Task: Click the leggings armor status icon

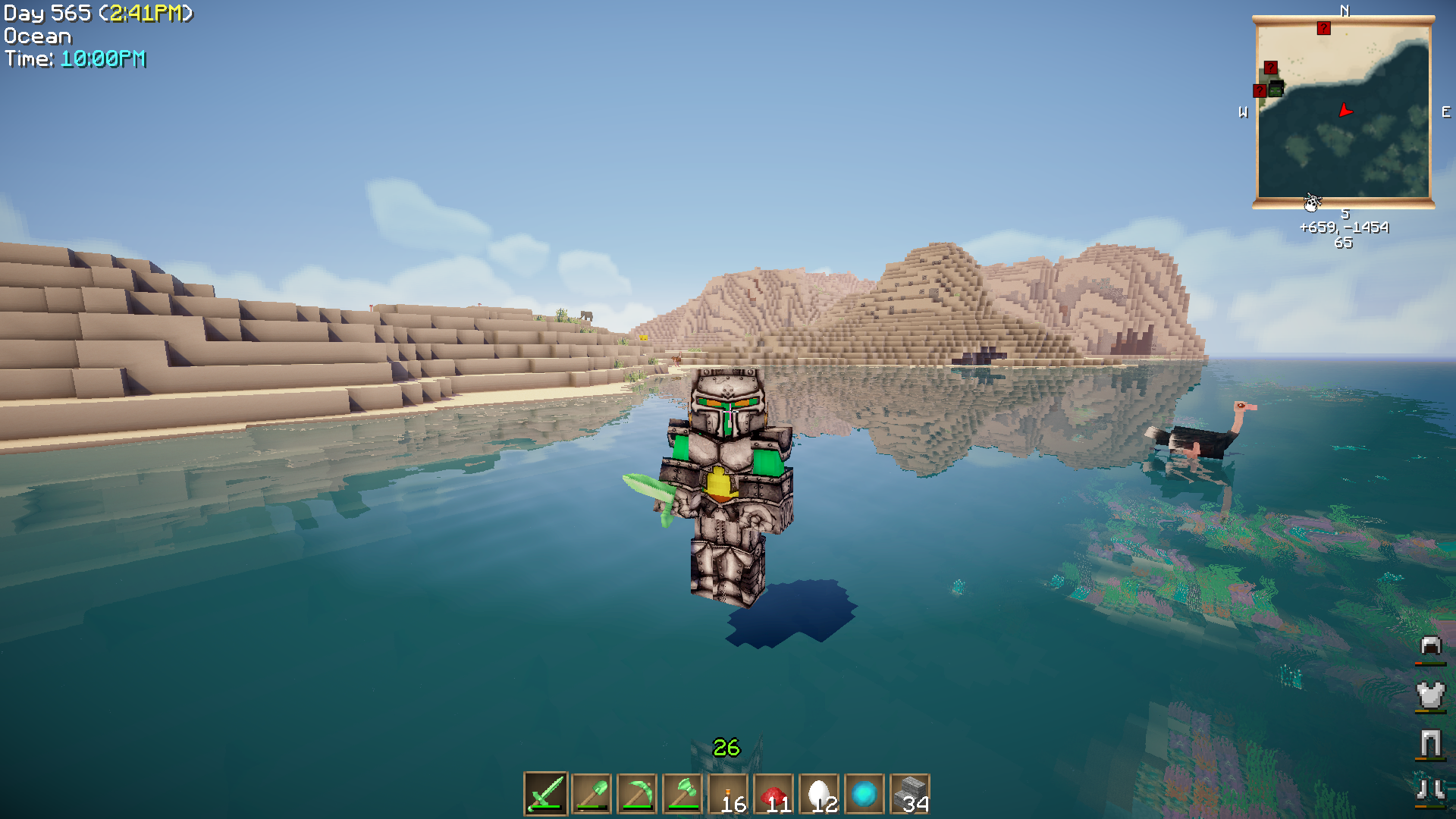Action: pyautogui.click(x=1430, y=743)
